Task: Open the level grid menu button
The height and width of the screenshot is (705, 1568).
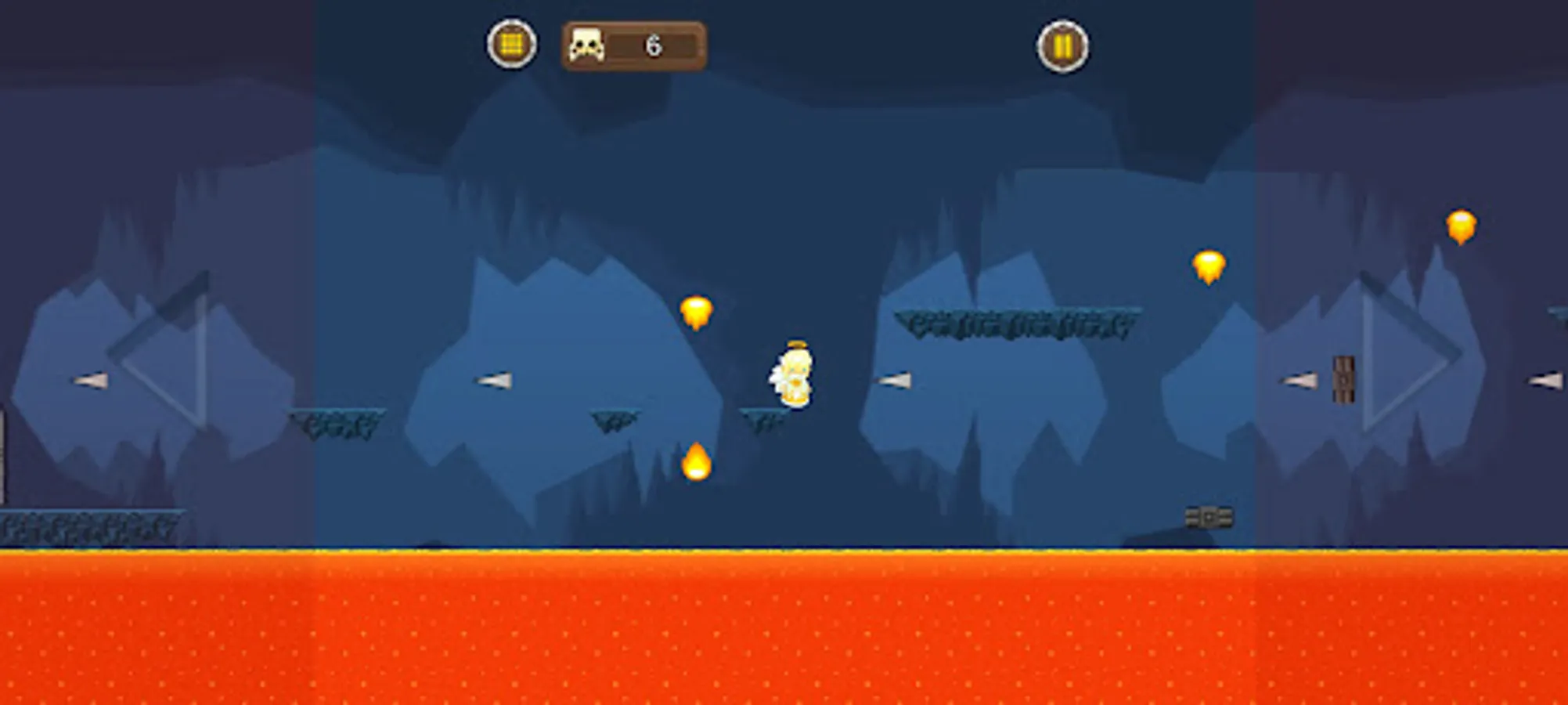Action: pyautogui.click(x=511, y=46)
